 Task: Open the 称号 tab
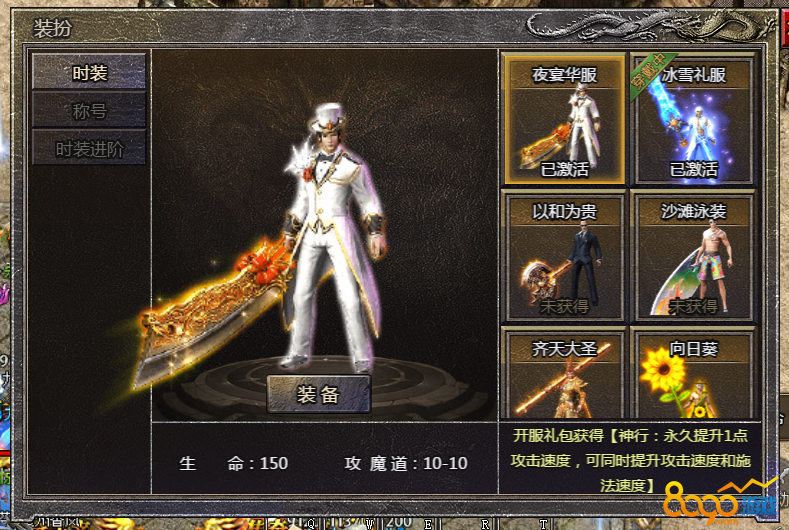[x=89, y=110]
